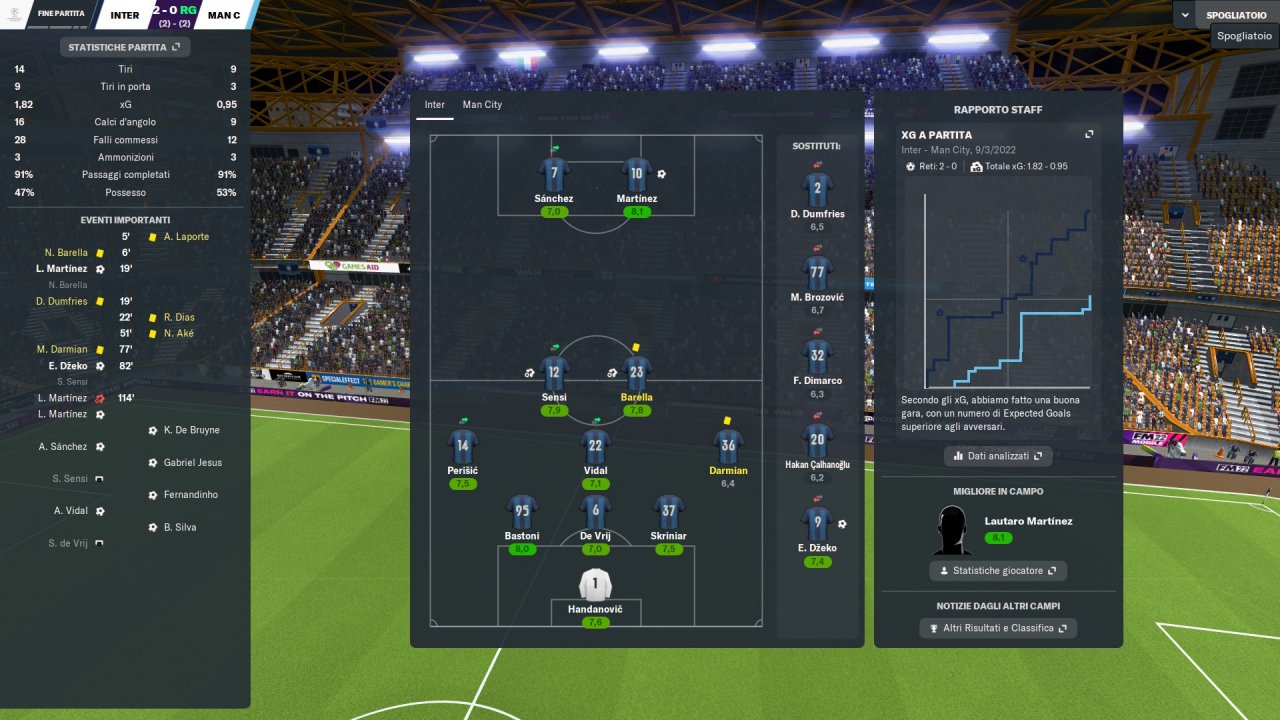The height and width of the screenshot is (720, 1280).
Task: Choose goalkeeper Handanovič on the pitch
Action: coord(595,585)
